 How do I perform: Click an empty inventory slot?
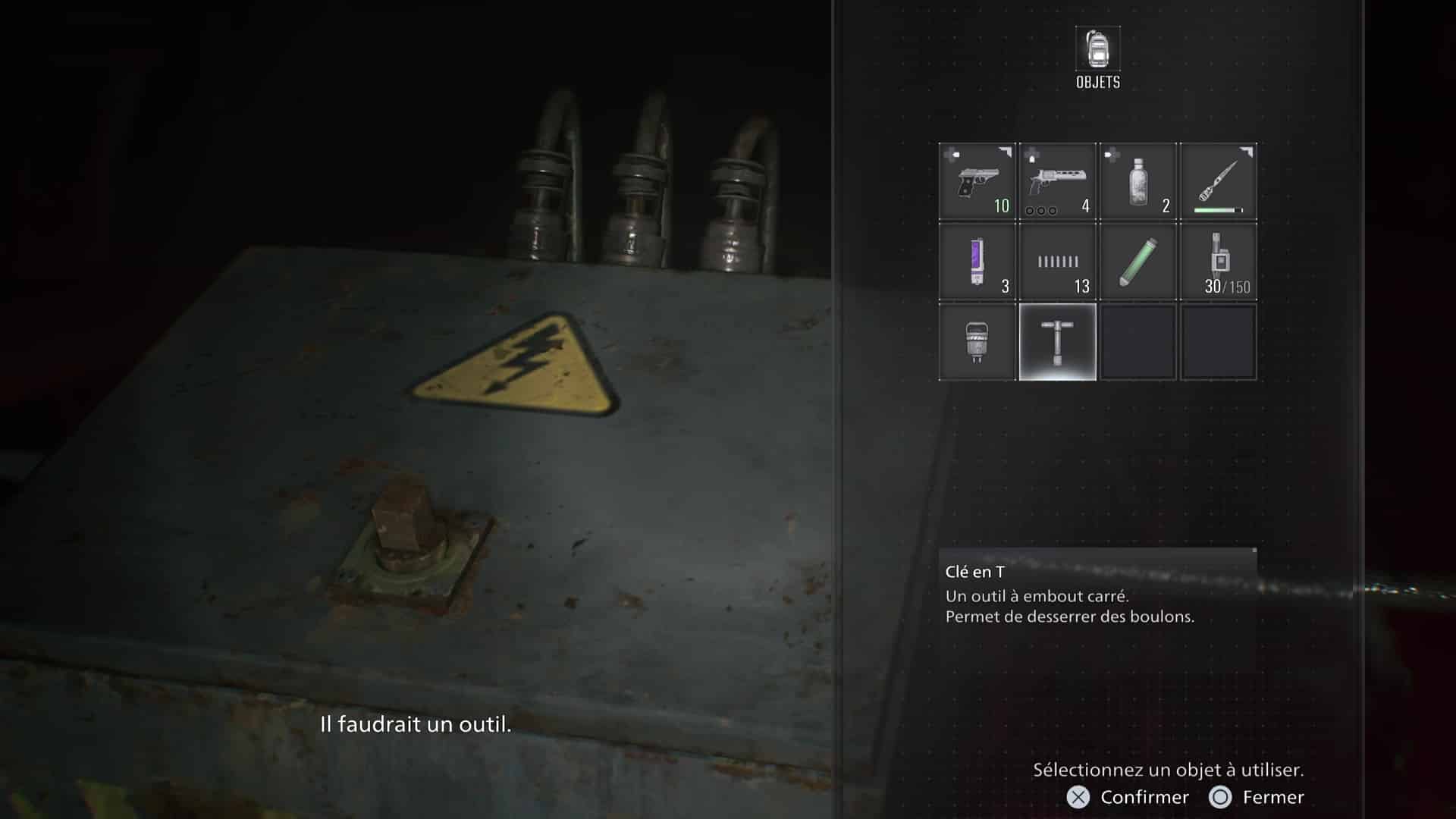[x=1138, y=343]
